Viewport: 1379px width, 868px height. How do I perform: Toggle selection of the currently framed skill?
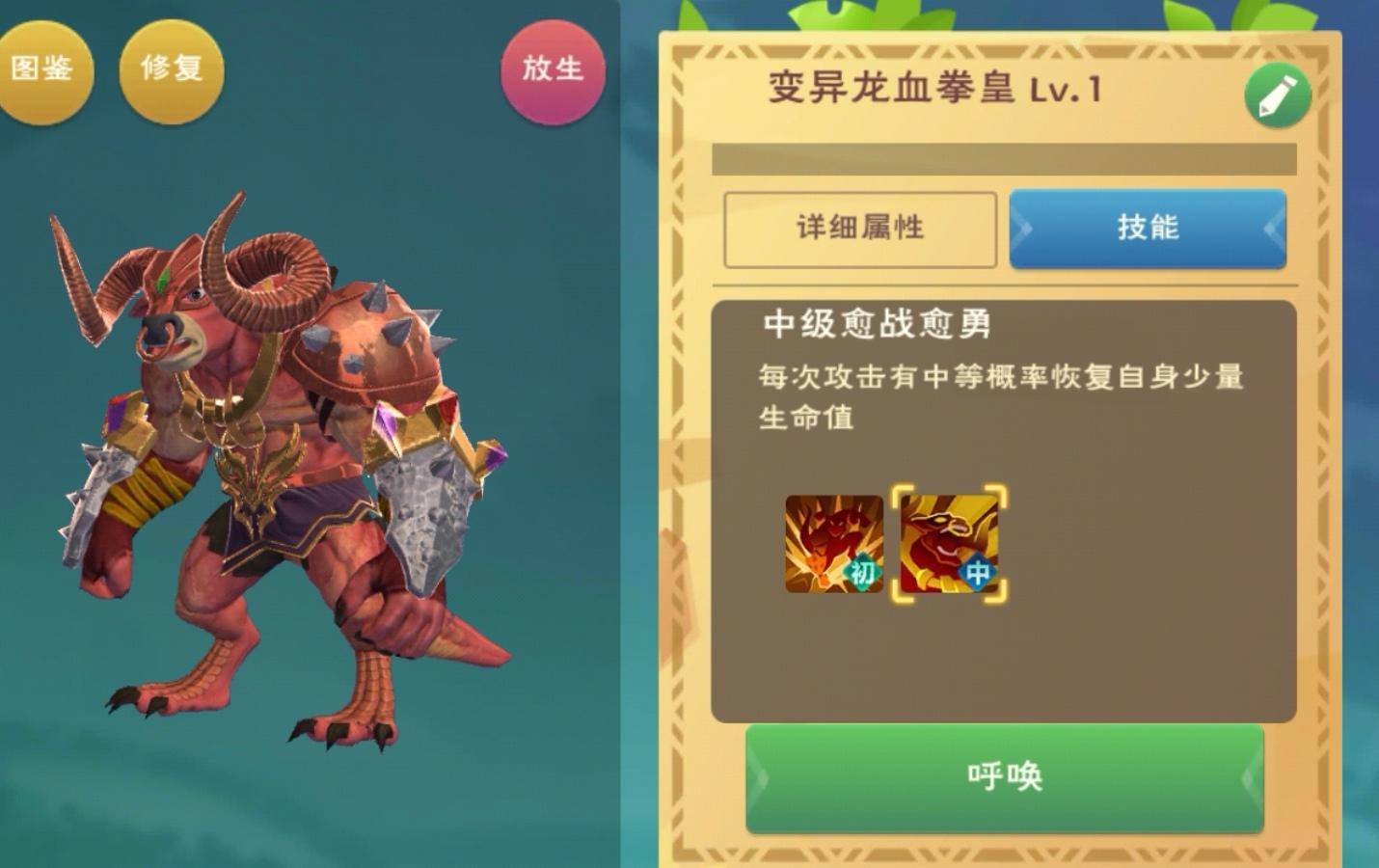[947, 545]
